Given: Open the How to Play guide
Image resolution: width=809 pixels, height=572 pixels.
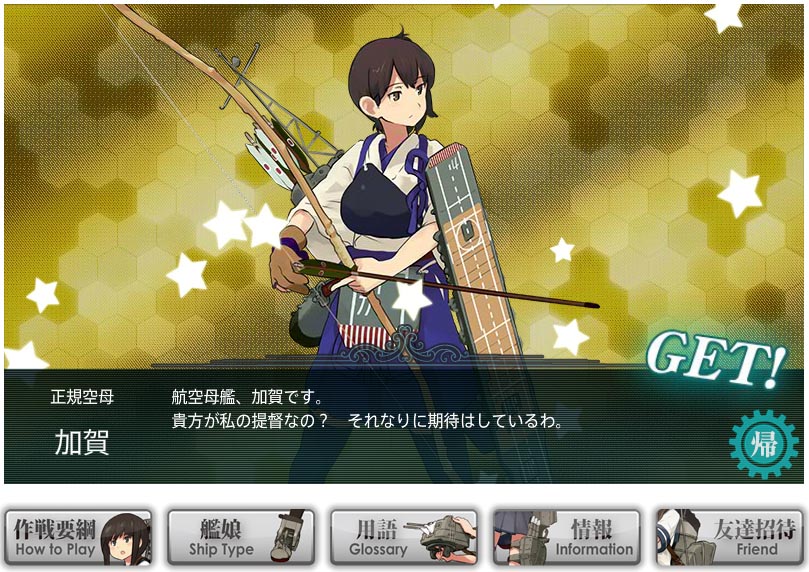Looking at the screenshot, I should [x=78, y=538].
